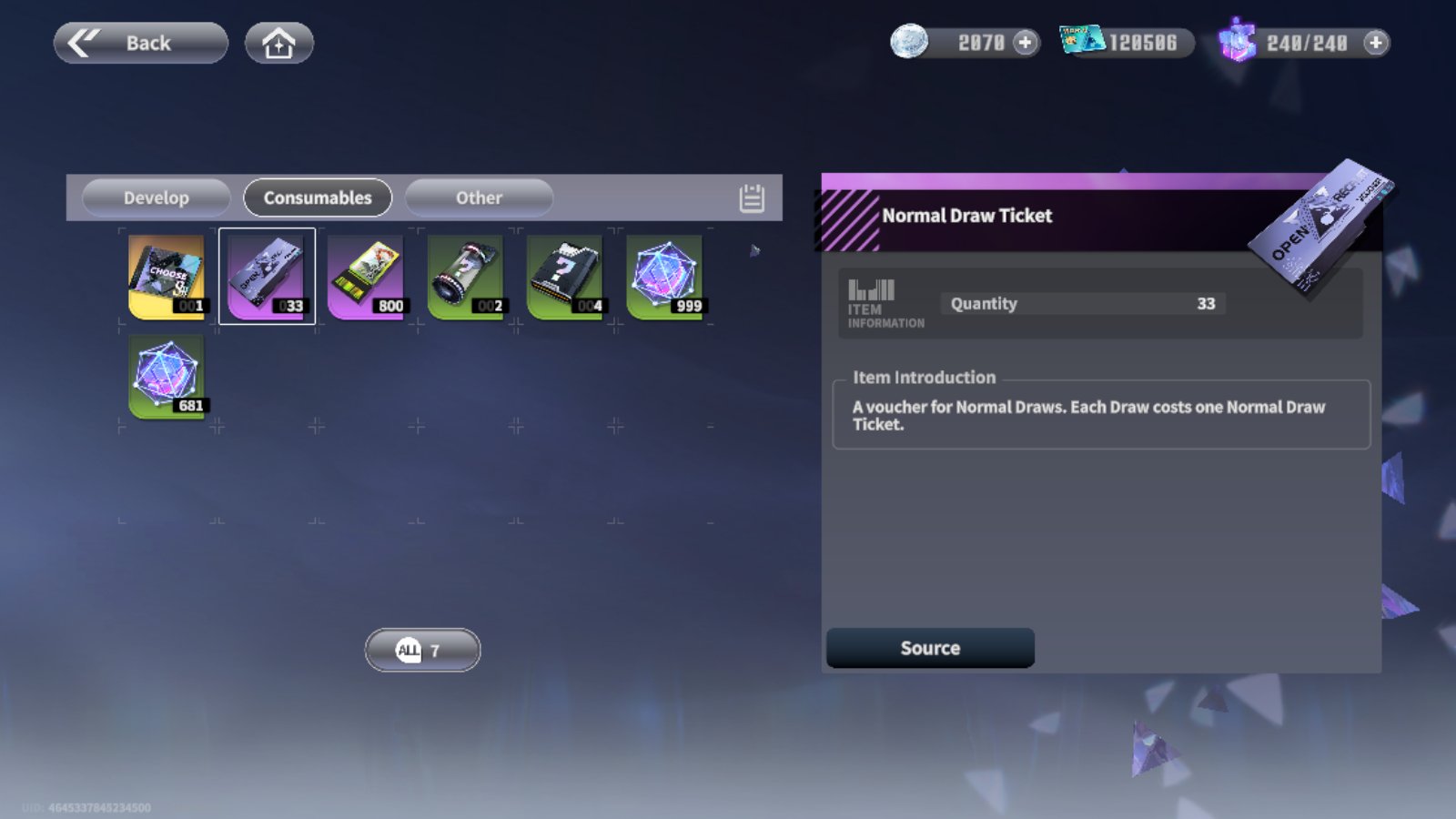
Task: Select the yellow CHOOSE ticket item
Action: (167, 277)
